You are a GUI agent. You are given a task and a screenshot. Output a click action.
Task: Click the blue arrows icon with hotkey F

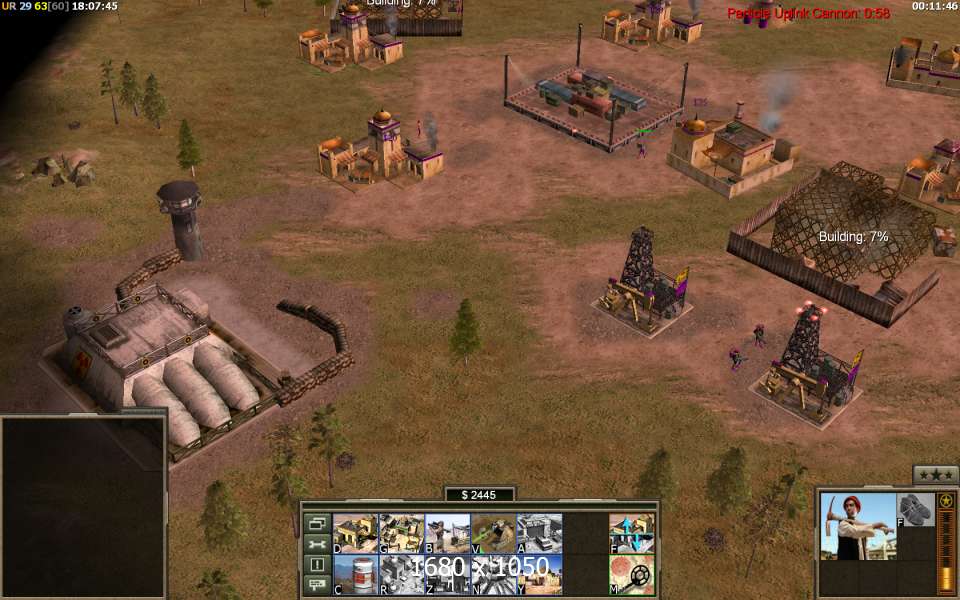click(x=632, y=533)
